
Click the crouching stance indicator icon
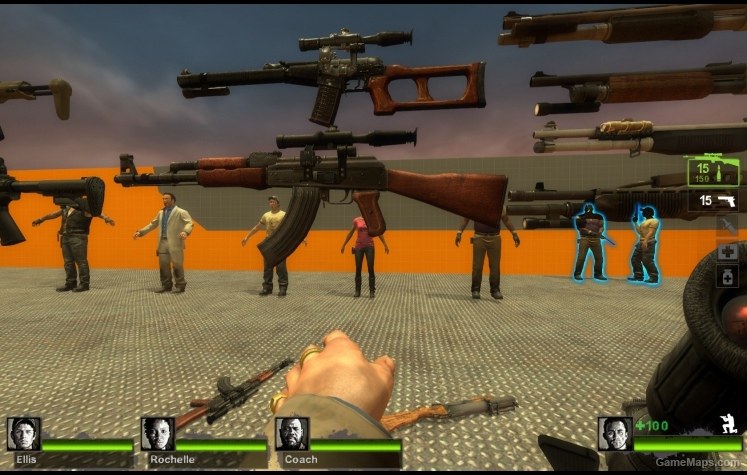coord(728,424)
